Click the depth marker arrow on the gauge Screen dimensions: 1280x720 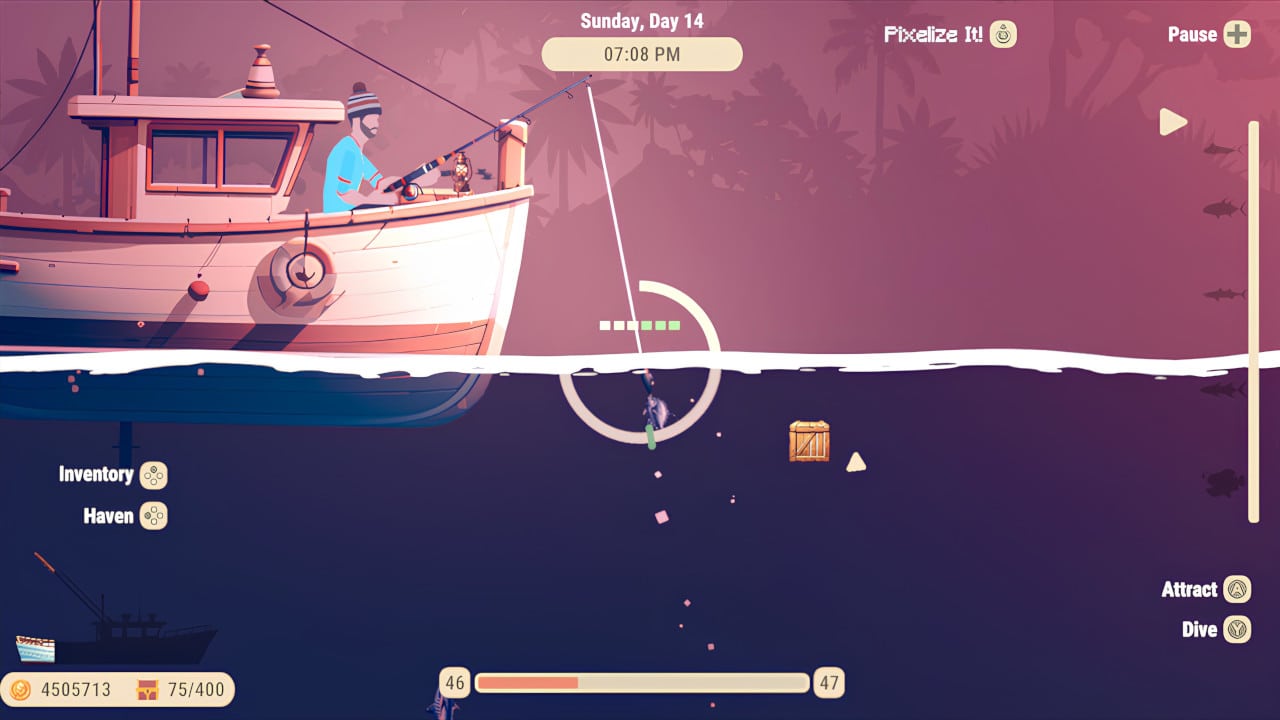(1174, 121)
